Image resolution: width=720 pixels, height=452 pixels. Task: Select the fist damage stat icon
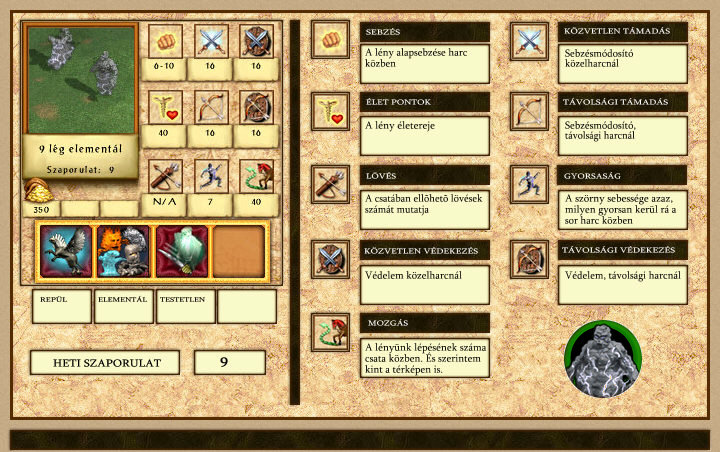point(165,42)
